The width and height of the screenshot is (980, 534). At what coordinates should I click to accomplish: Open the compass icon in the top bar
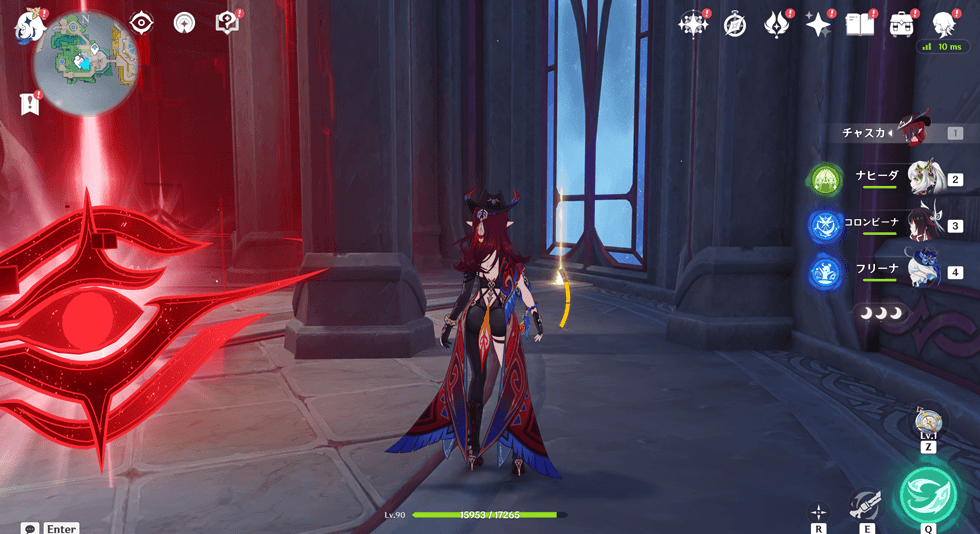(x=735, y=25)
